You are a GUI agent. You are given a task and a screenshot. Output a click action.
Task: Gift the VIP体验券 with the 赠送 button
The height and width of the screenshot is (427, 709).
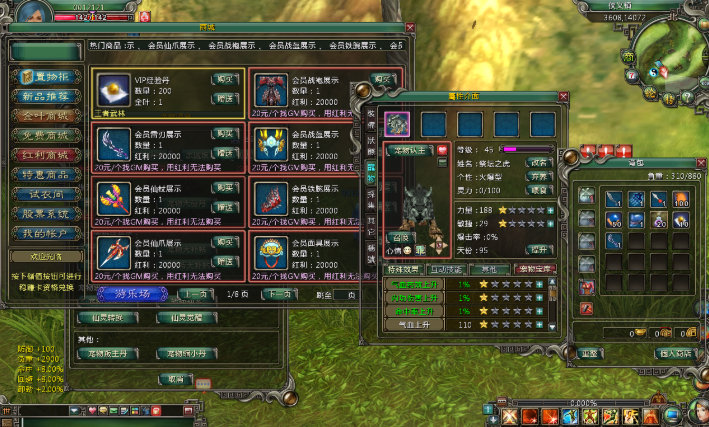pyautogui.click(x=224, y=97)
